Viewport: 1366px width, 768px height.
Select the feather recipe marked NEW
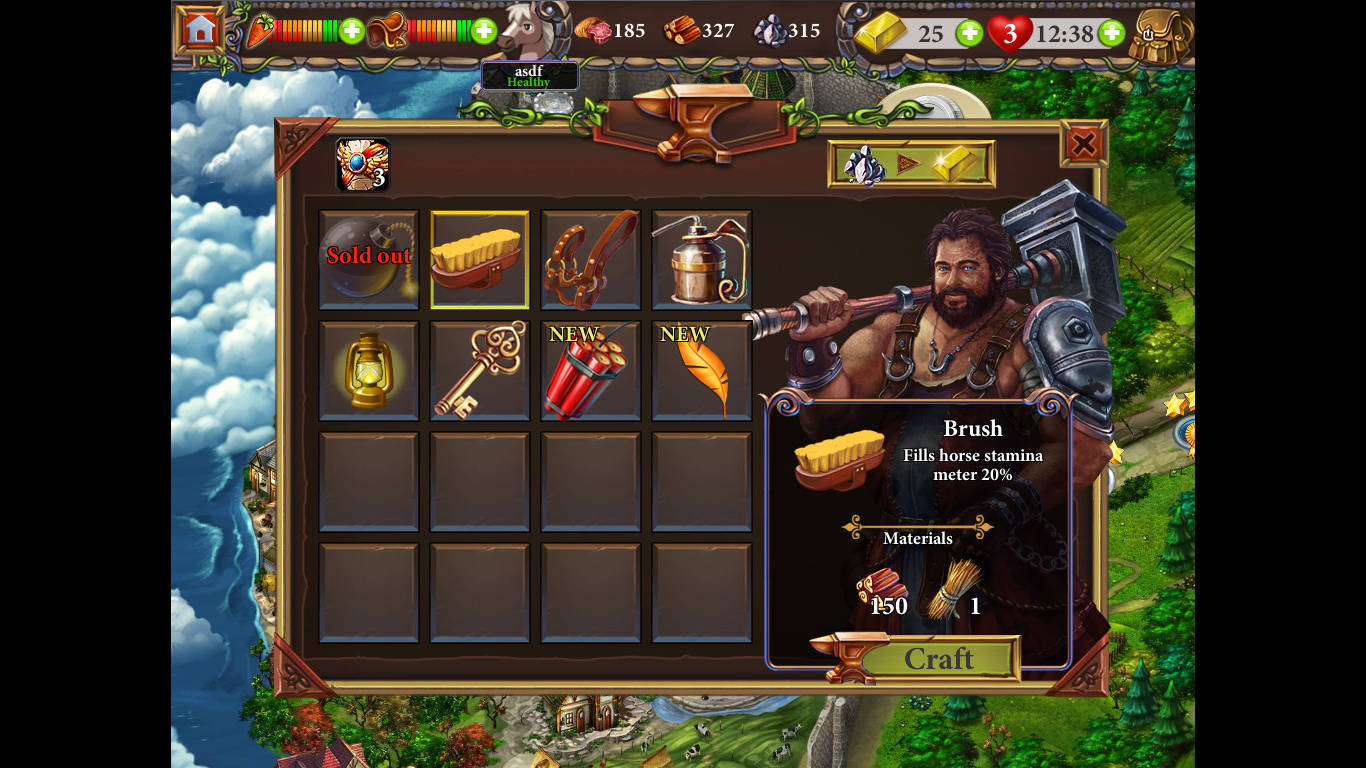click(x=700, y=372)
